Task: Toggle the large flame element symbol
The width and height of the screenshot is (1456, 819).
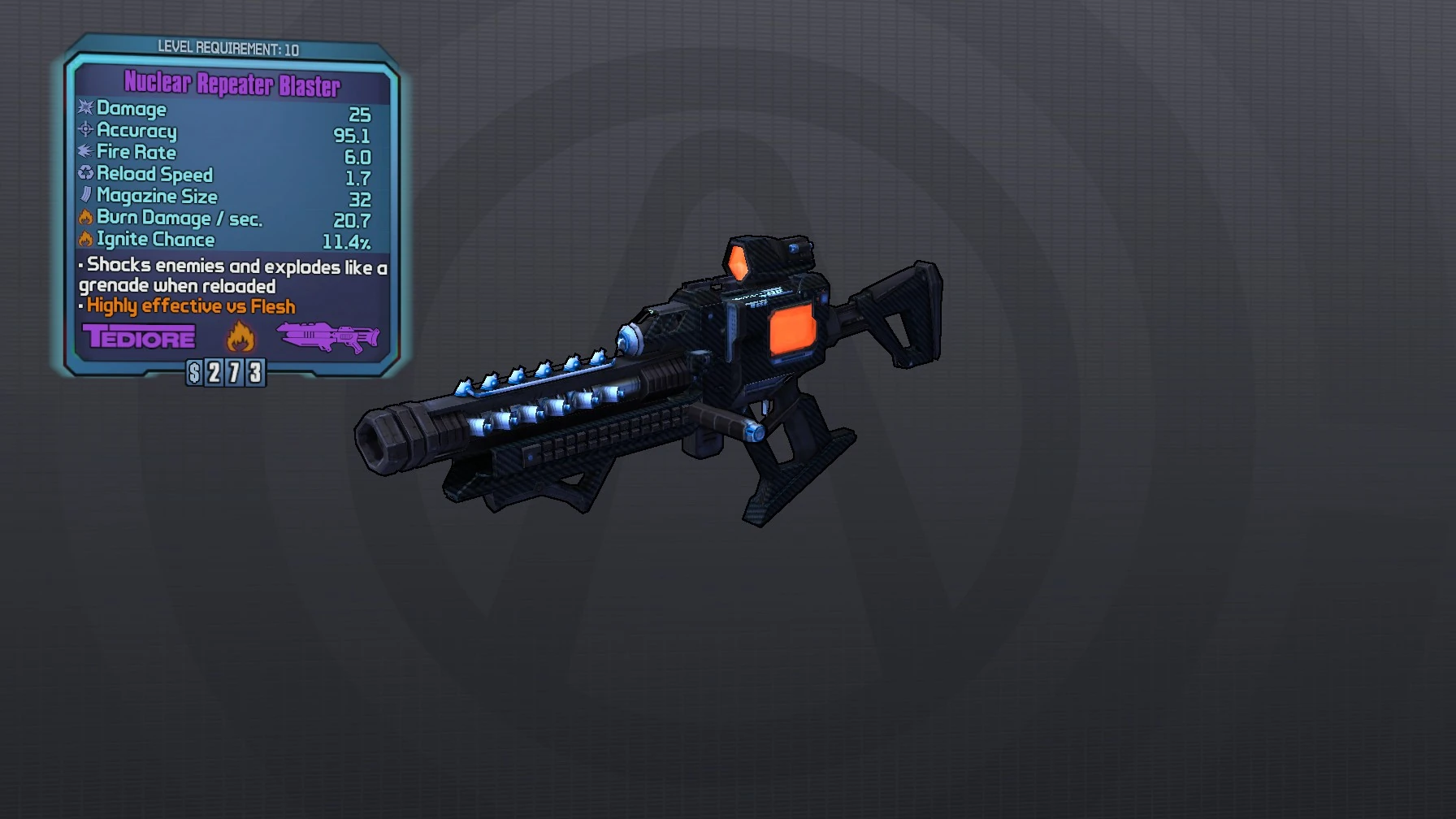Action: (x=242, y=336)
